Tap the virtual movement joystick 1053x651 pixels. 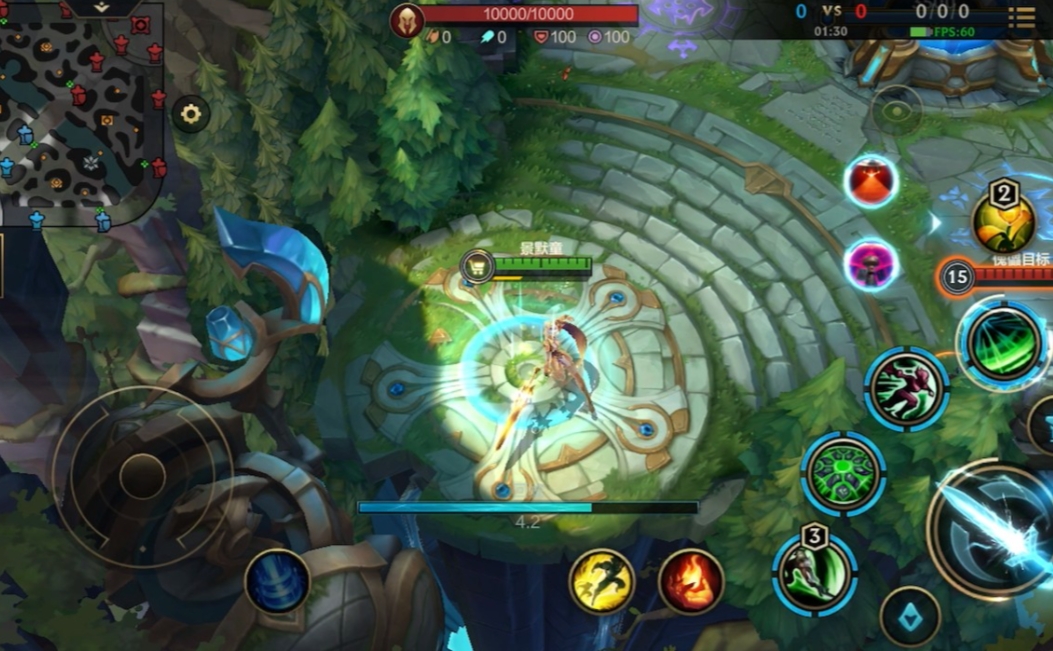[142, 476]
